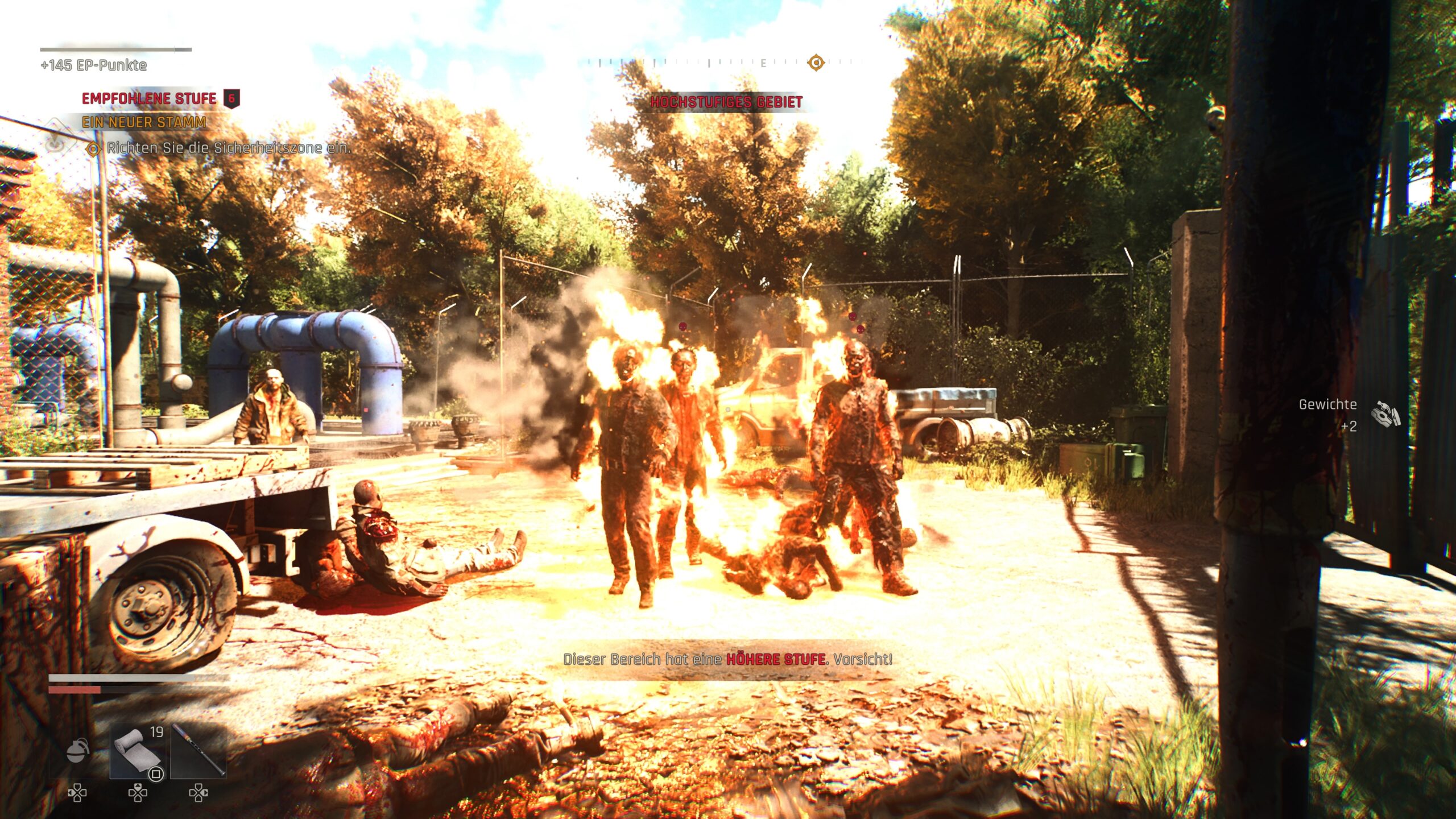The width and height of the screenshot is (1456, 819).
Task: Click the objective marker on the compass
Action: pos(816,62)
